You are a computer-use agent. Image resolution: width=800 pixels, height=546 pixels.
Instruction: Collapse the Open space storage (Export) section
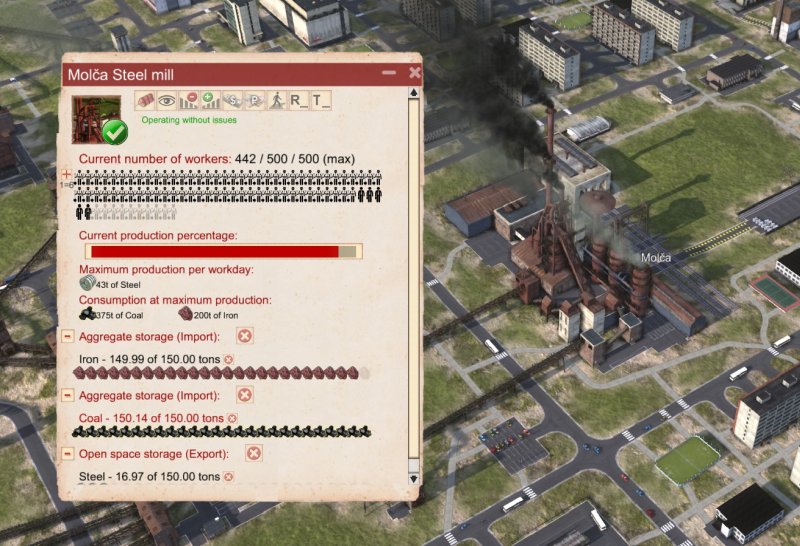click(67, 454)
